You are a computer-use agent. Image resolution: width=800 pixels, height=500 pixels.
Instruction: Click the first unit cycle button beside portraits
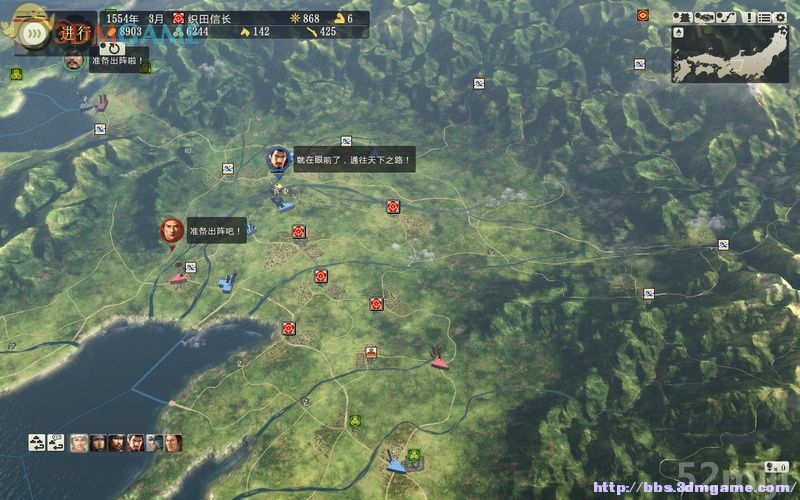(x=37, y=441)
